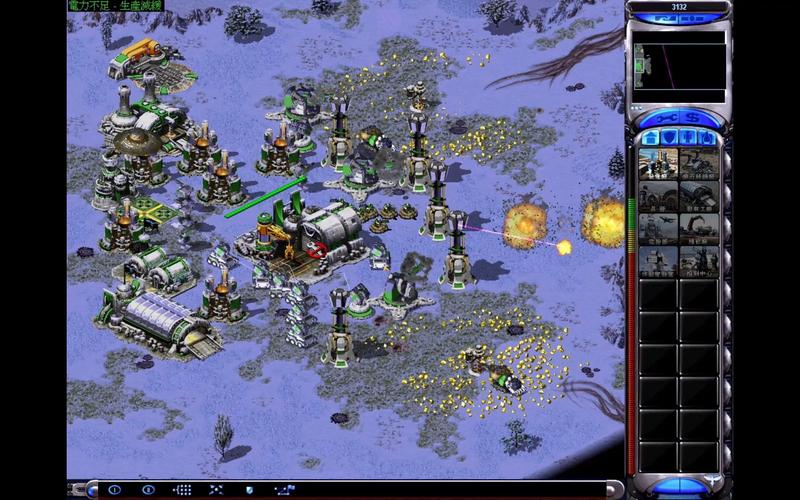Select the airplane airforce command icon

point(659,229)
